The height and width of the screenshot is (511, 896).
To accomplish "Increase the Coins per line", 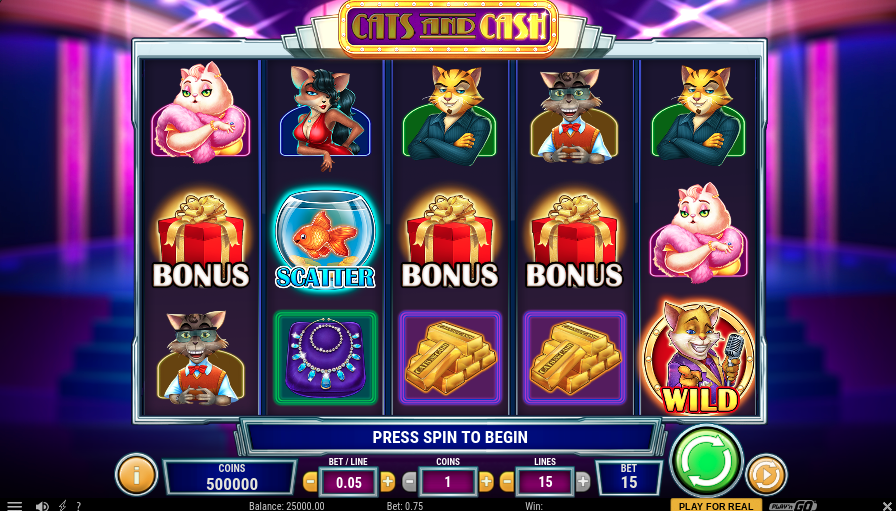I will [486, 482].
